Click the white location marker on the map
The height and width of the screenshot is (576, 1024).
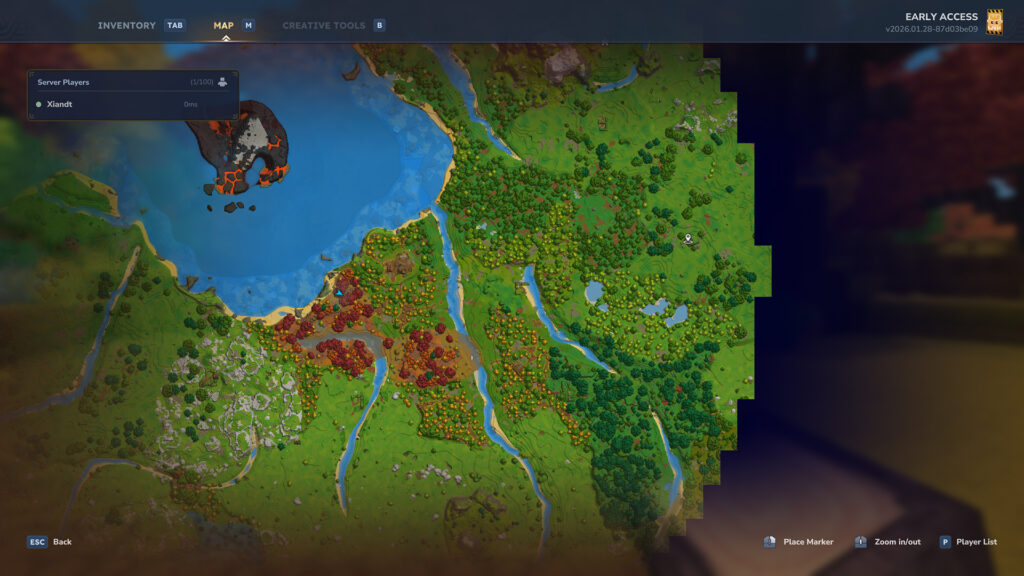click(x=688, y=238)
